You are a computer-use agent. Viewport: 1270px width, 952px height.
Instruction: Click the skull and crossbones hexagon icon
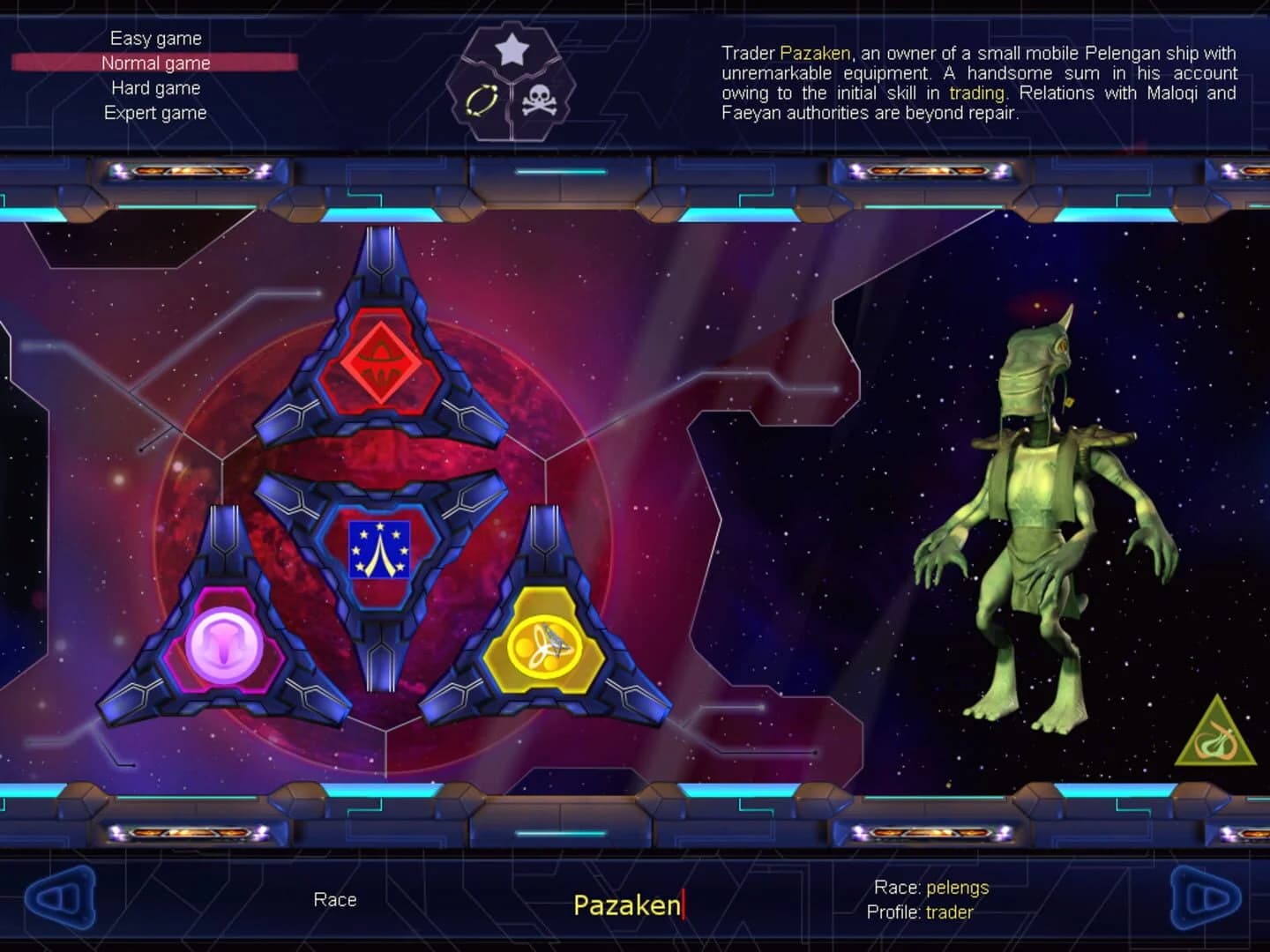(542, 101)
